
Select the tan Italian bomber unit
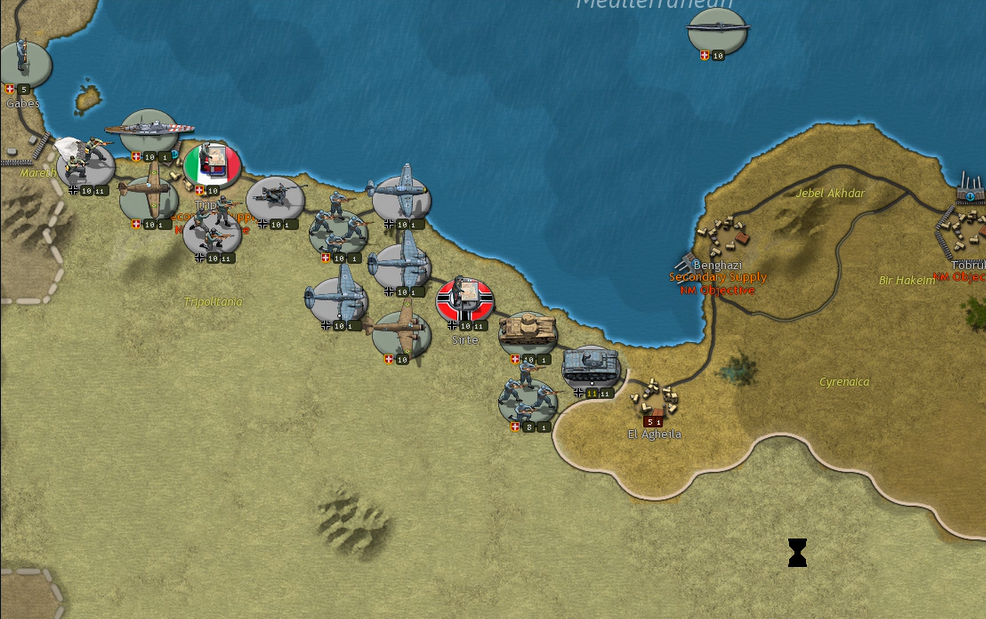tap(401, 331)
